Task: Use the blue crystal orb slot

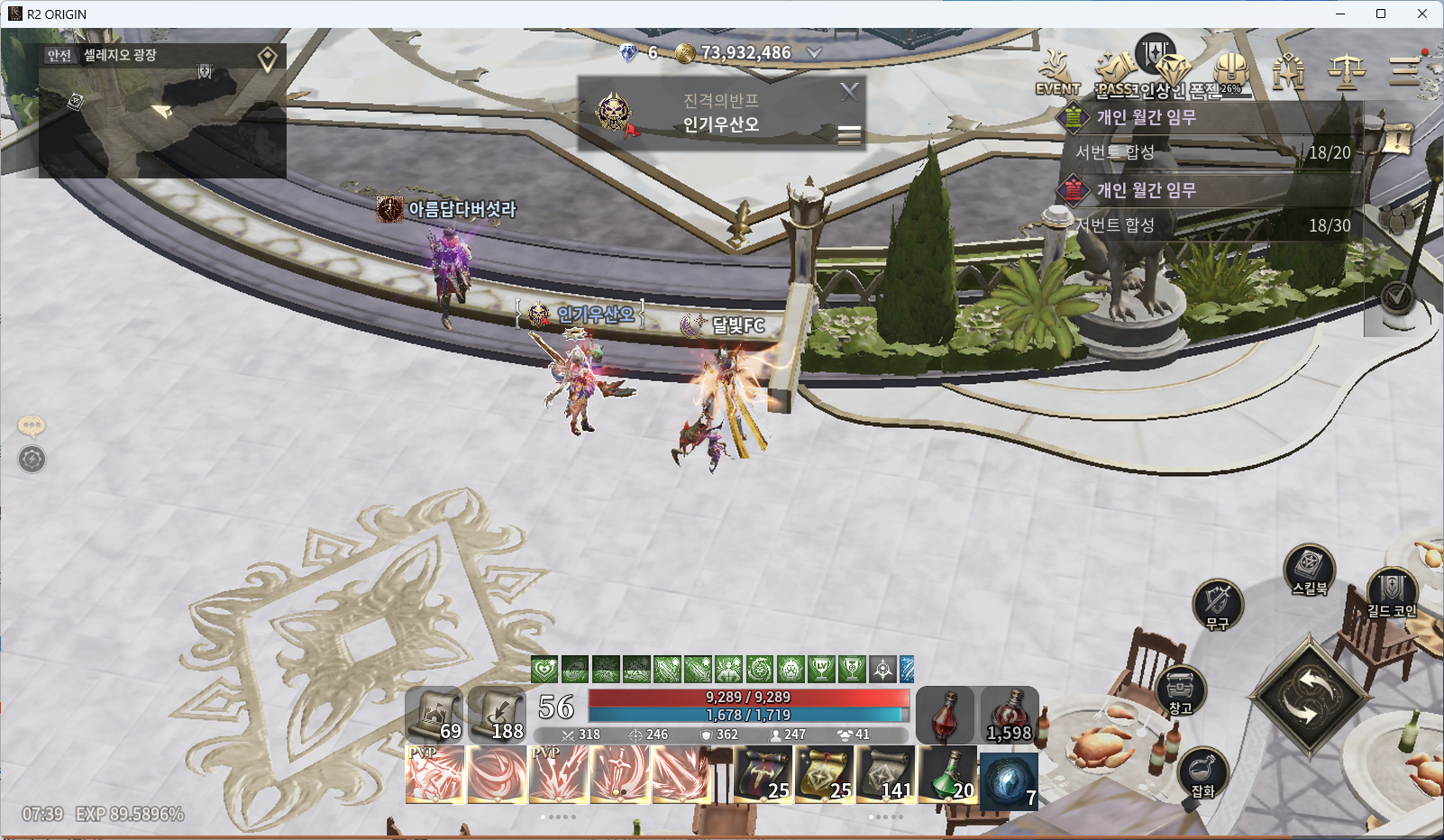Action: click(1009, 778)
